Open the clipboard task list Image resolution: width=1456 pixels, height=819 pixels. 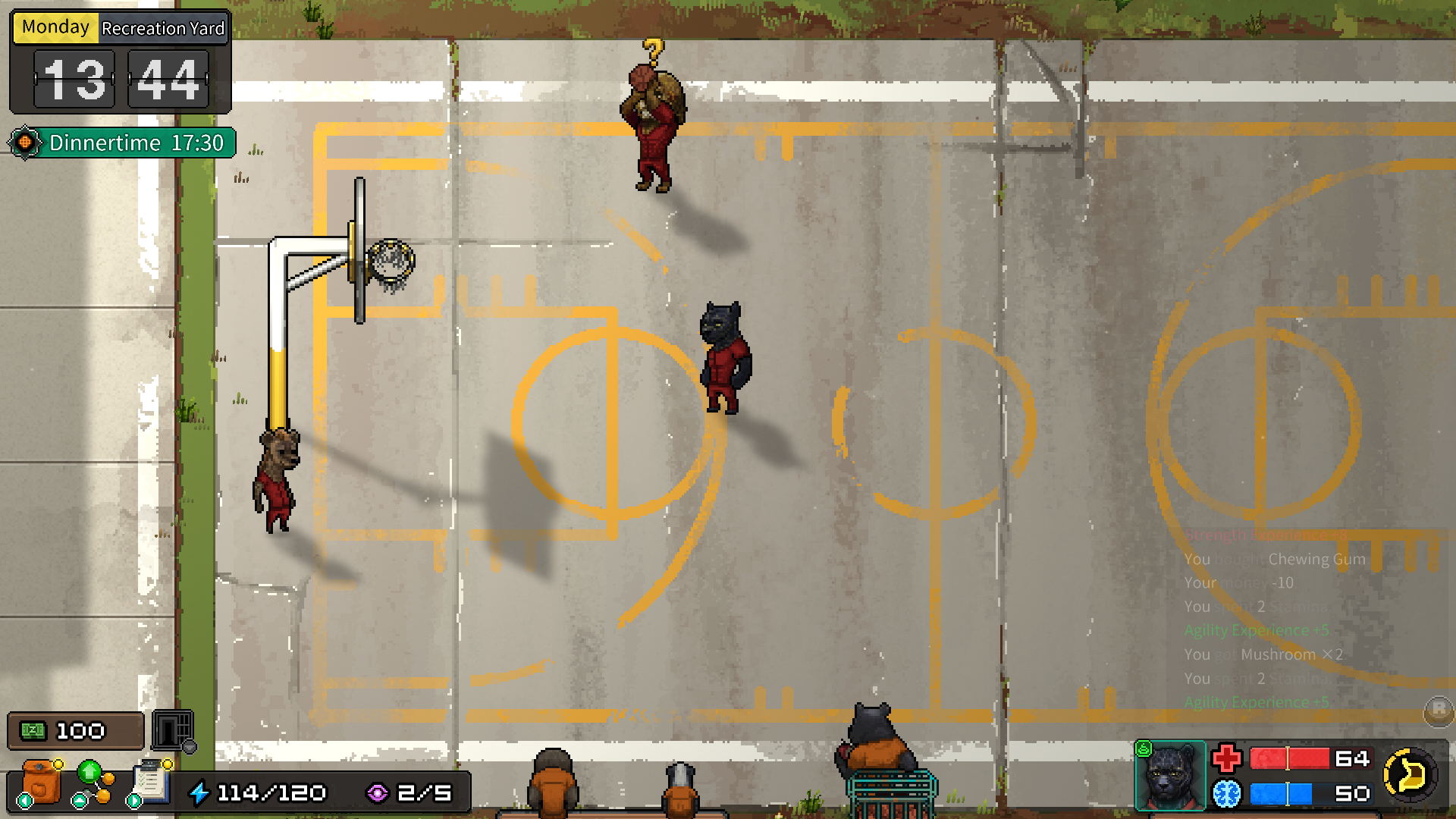pos(152,782)
